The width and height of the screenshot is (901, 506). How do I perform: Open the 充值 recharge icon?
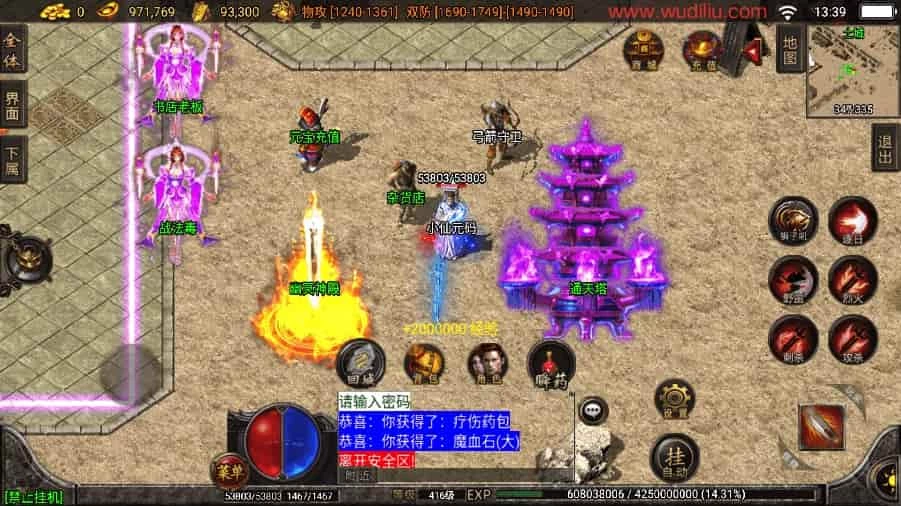[x=703, y=49]
